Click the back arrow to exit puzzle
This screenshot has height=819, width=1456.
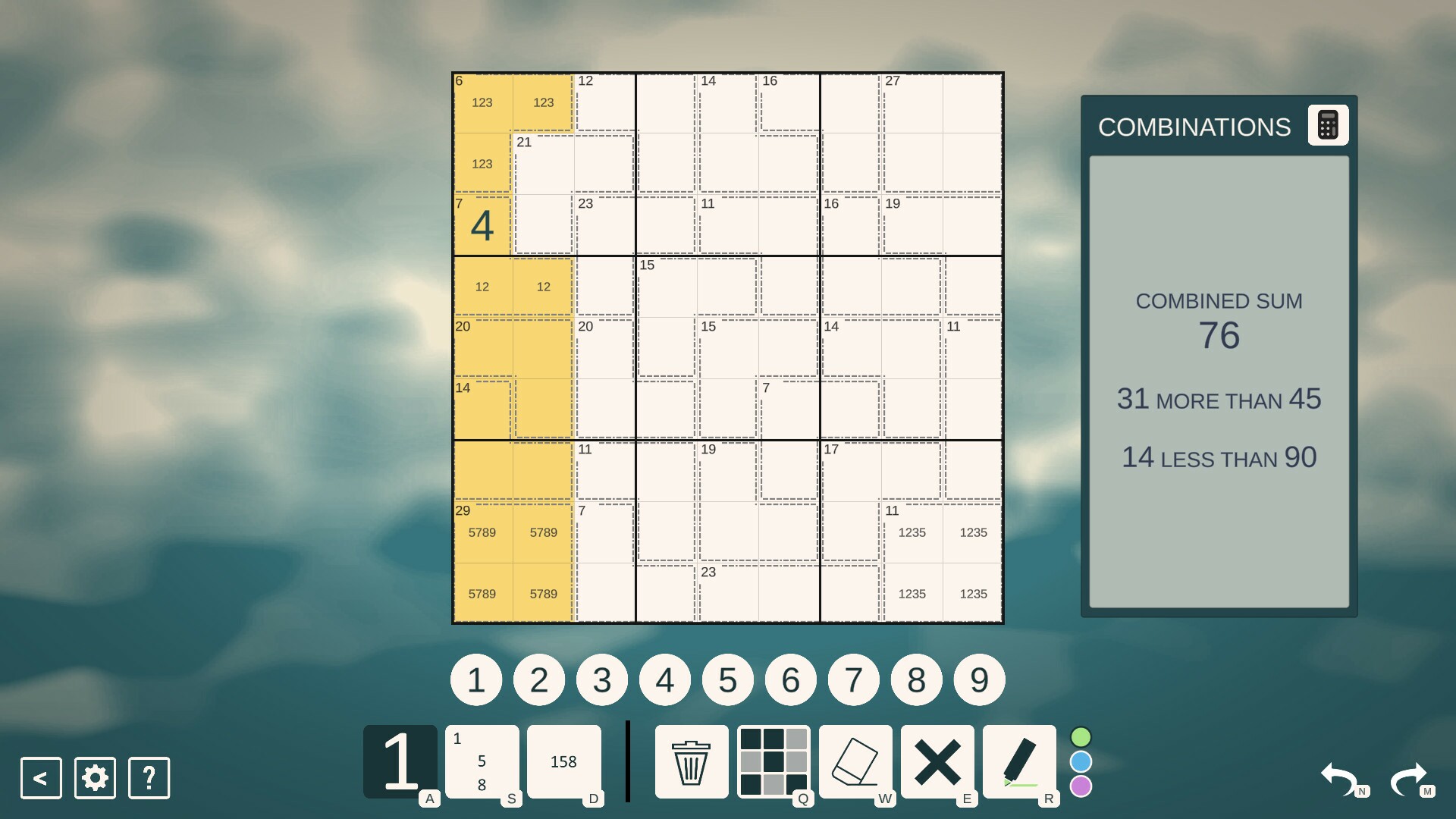[x=40, y=778]
